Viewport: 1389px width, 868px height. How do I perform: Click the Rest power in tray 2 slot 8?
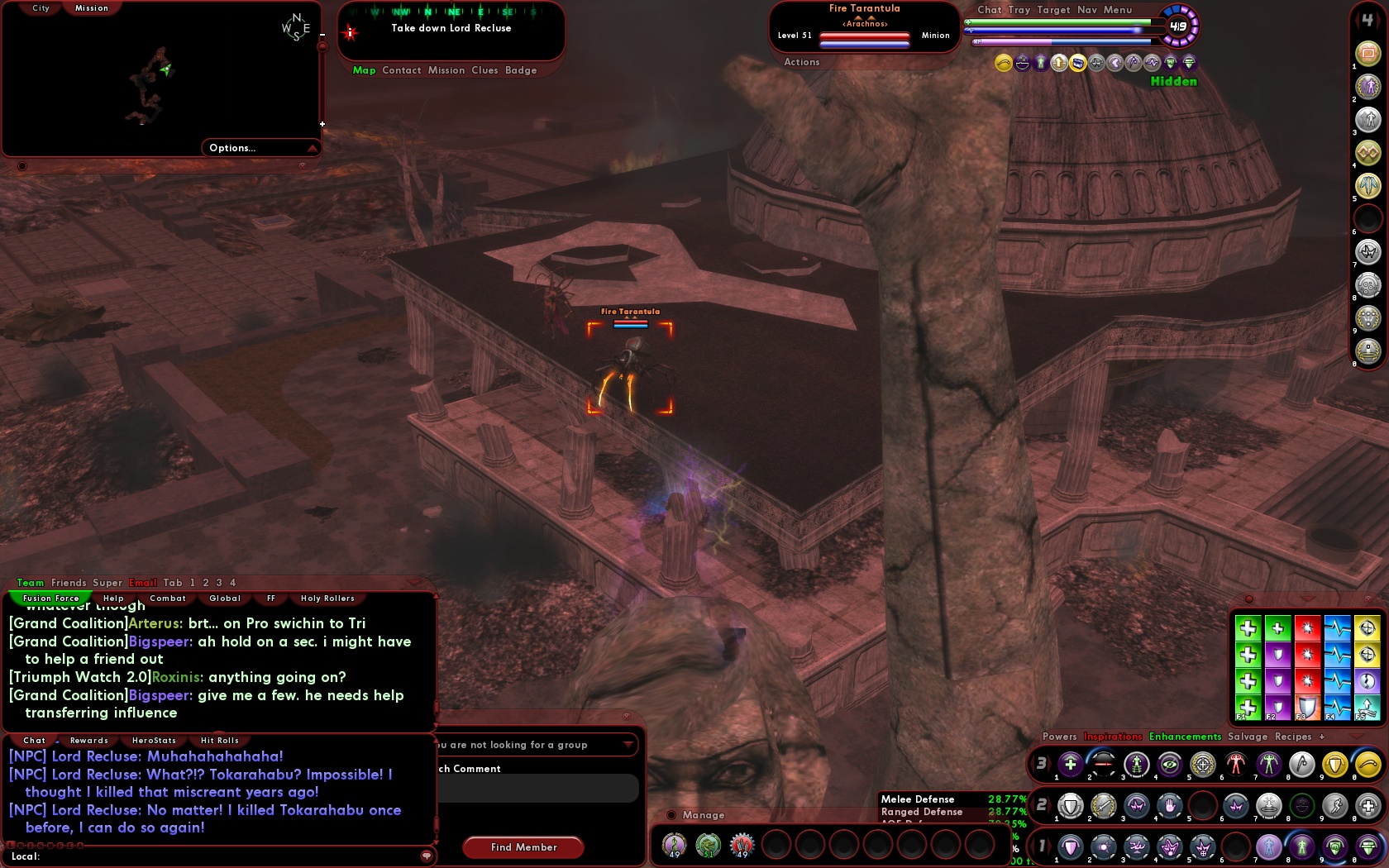point(1300,807)
